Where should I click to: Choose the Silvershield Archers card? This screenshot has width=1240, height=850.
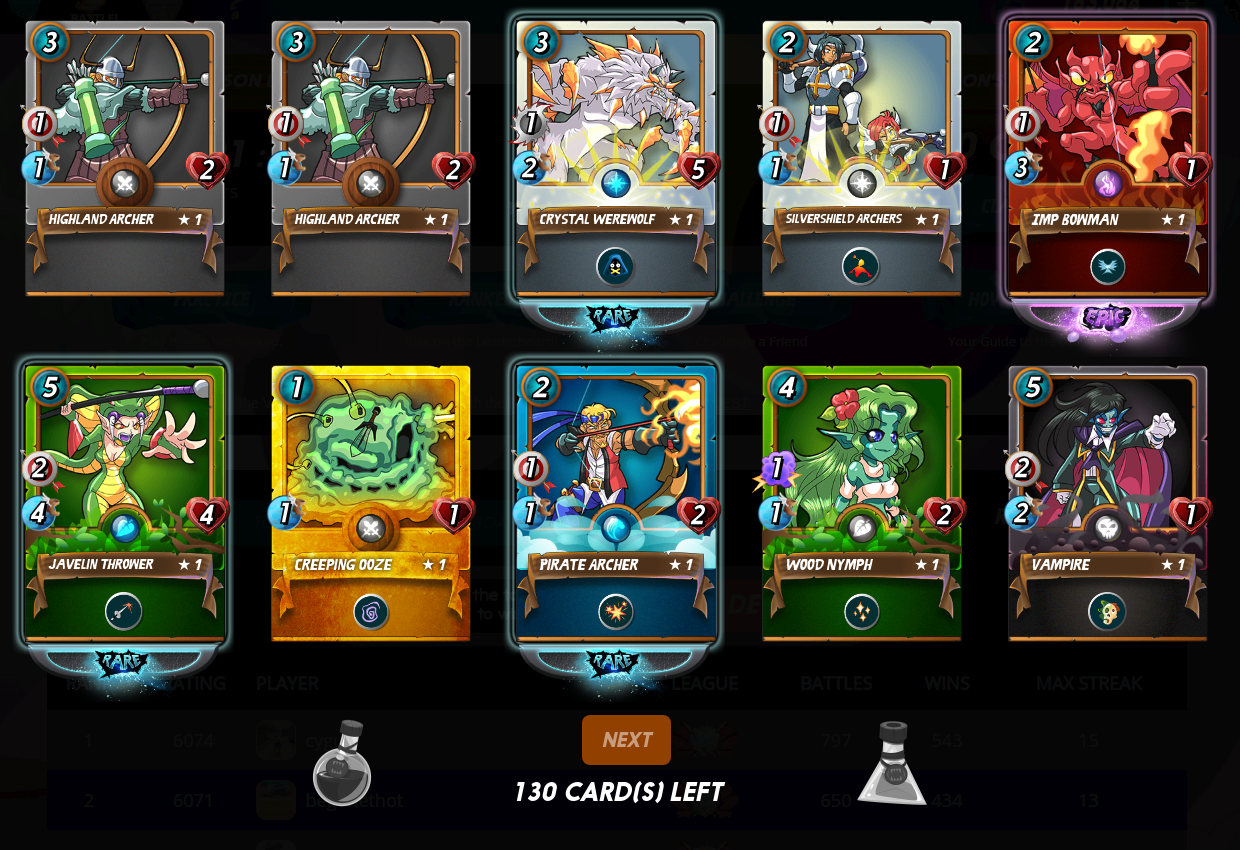861,158
